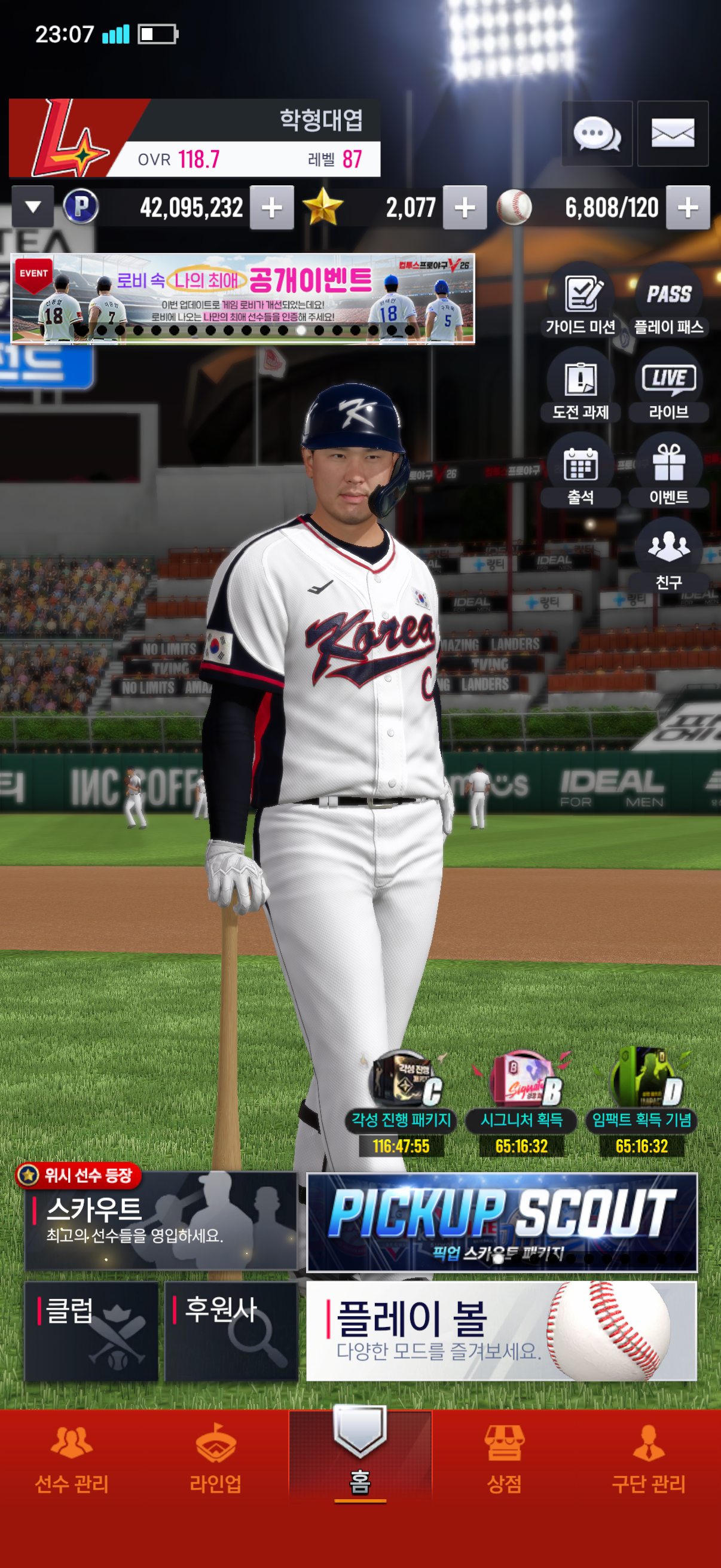Open 가이드 미션 guide missions
The image size is (721, 1568).
tap(581, 302)
